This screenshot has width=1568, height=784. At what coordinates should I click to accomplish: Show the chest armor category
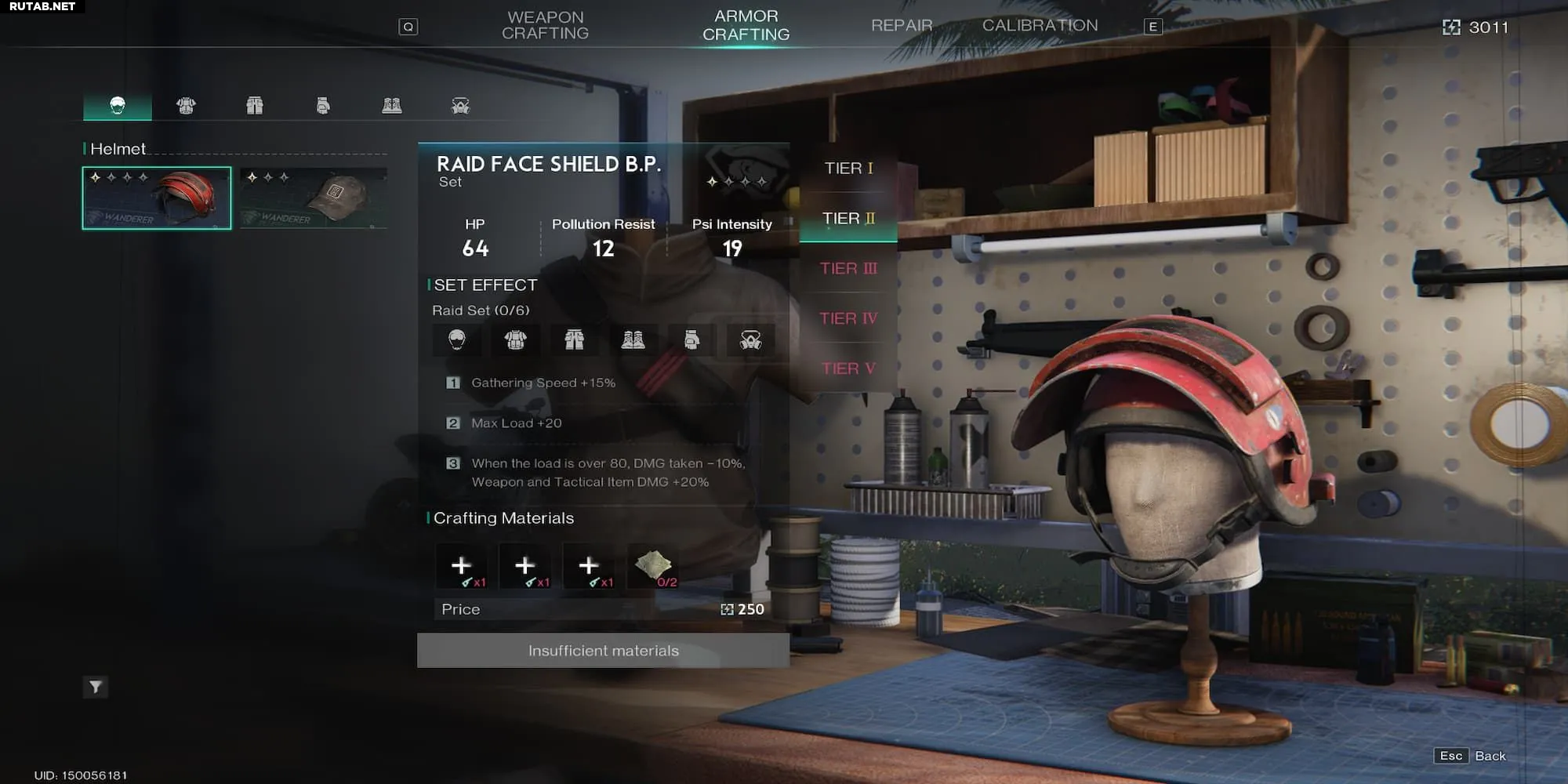[186, 106]
